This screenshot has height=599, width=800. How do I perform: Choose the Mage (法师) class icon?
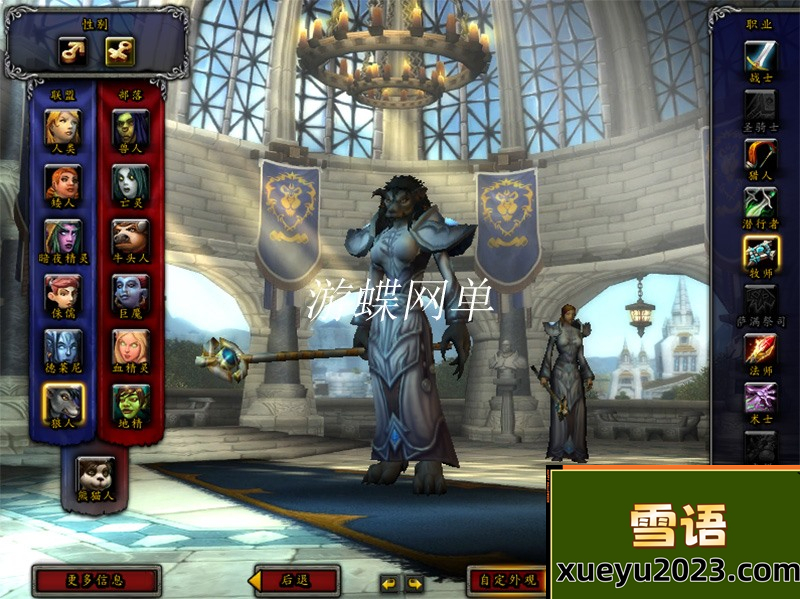coord(760,350)
